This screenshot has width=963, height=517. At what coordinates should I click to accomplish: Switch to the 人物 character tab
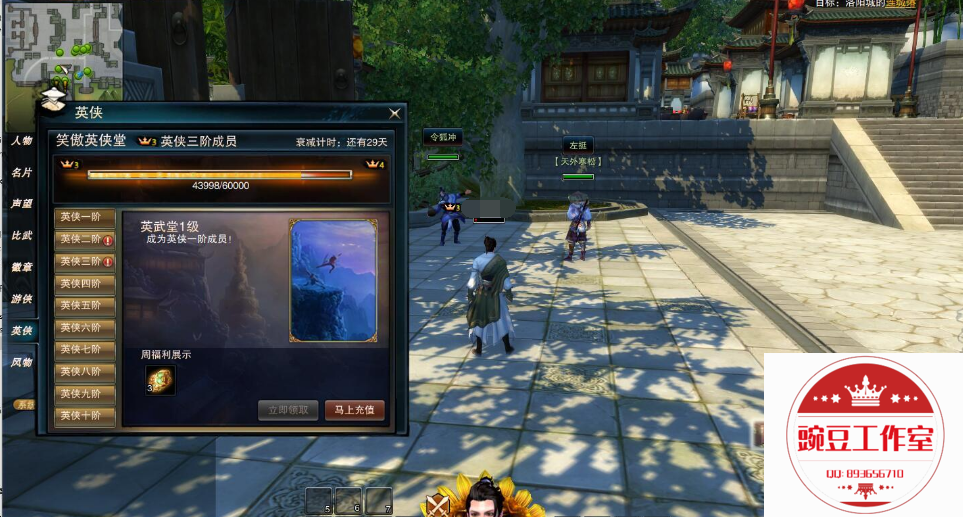[x=21, y=142]
